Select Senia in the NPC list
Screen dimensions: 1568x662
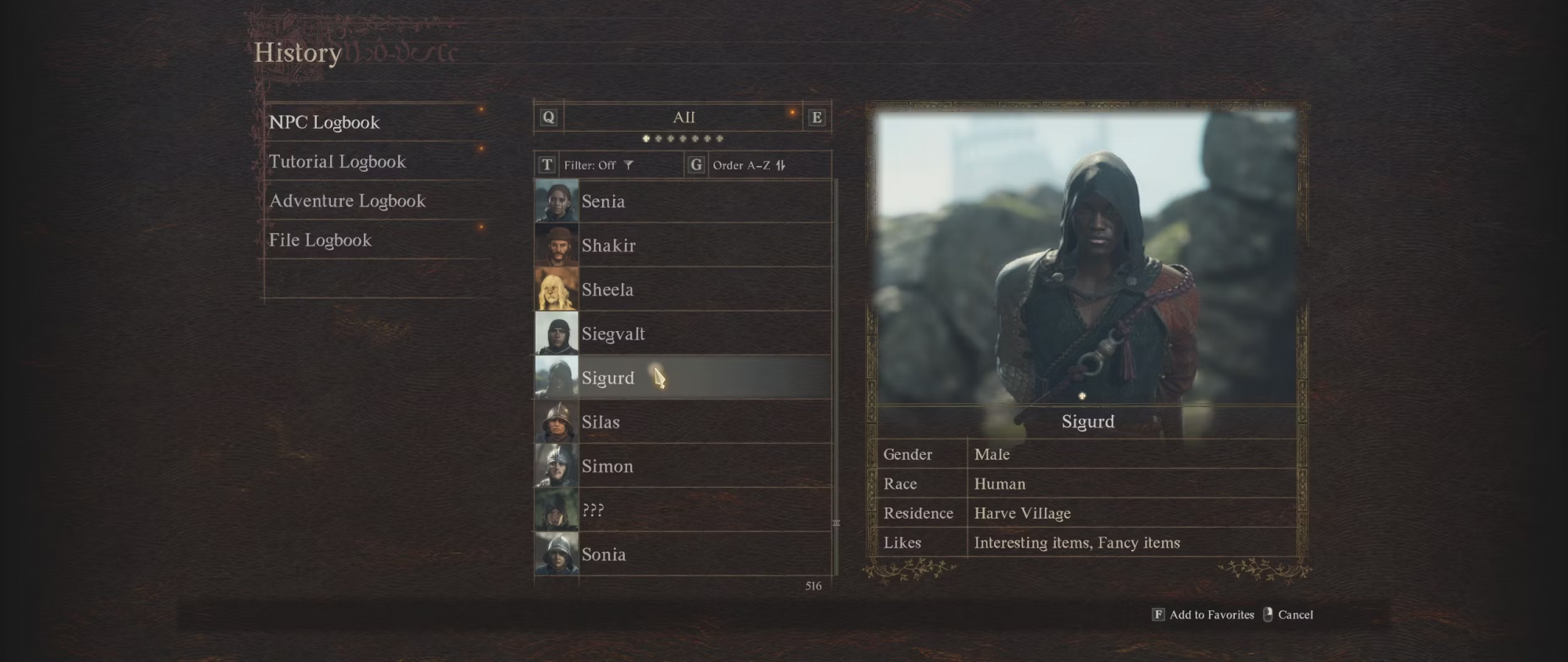coord(682,202)
